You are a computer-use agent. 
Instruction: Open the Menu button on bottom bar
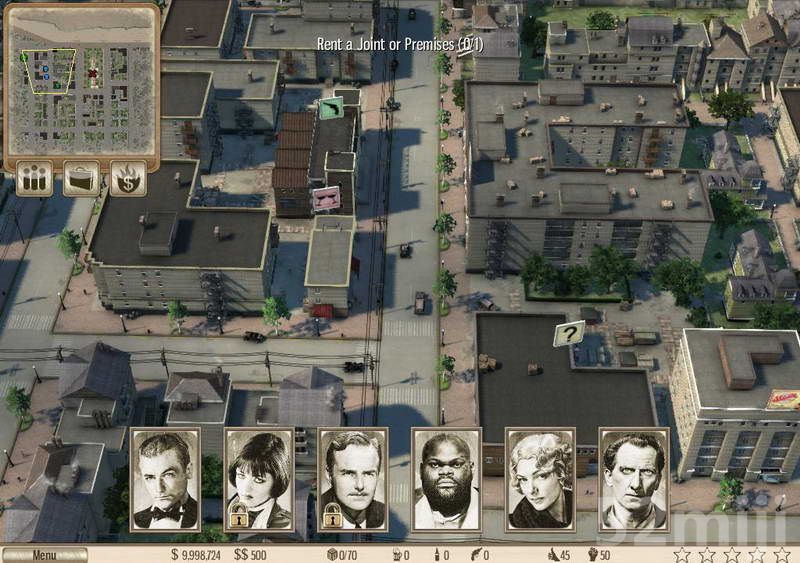[x=44, y=555]
